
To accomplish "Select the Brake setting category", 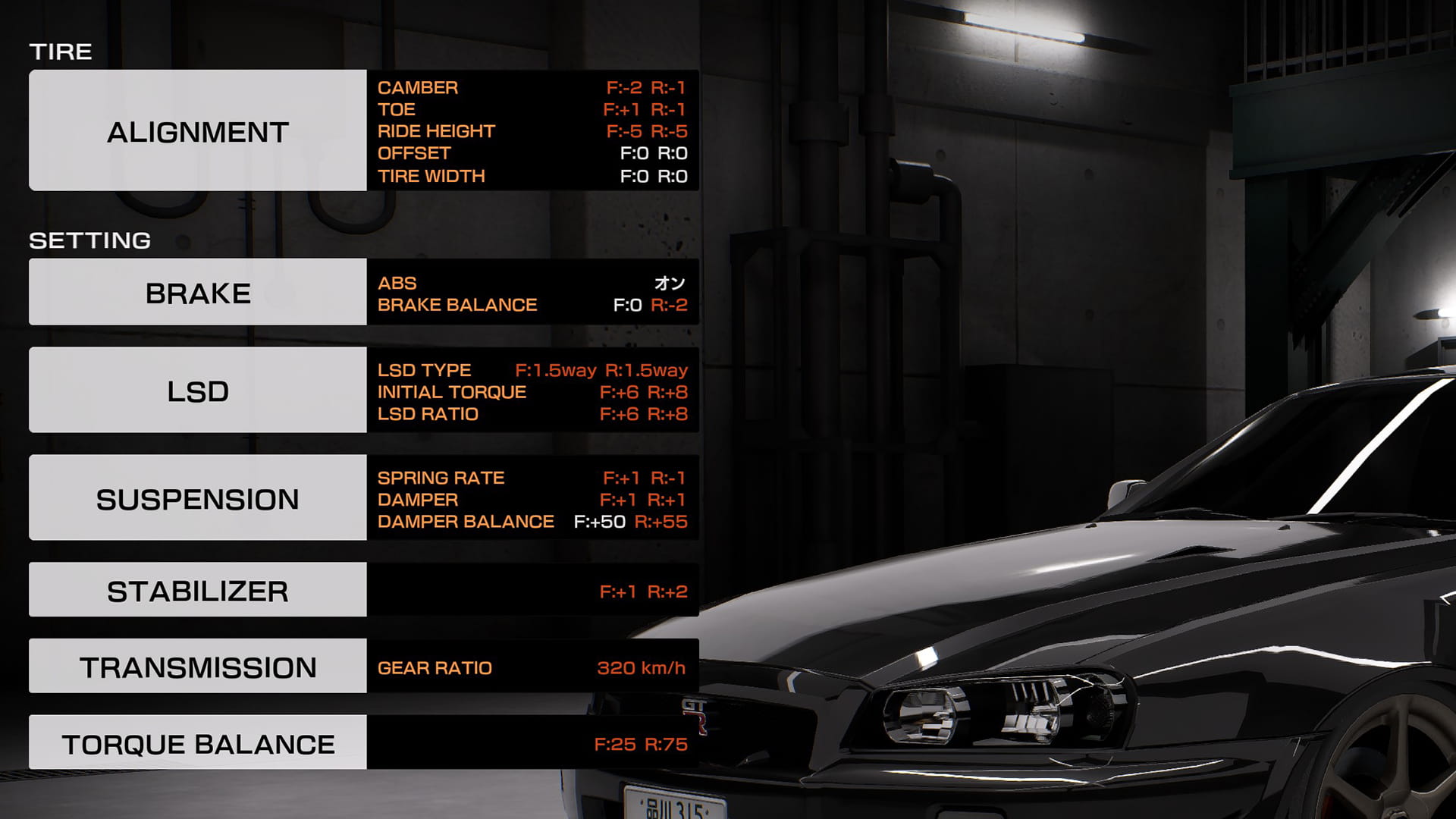I will (197, 292).
